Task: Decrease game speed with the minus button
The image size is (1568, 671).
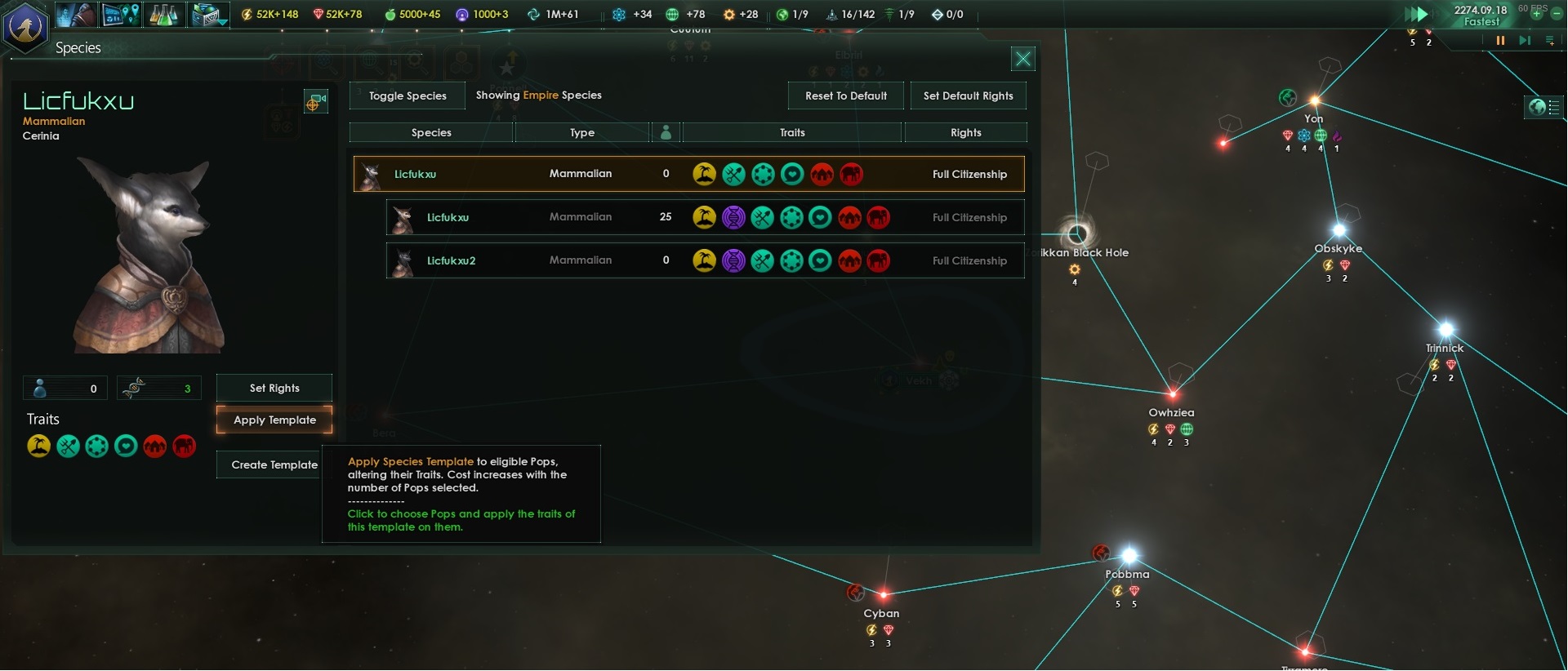Action: 1557,14
